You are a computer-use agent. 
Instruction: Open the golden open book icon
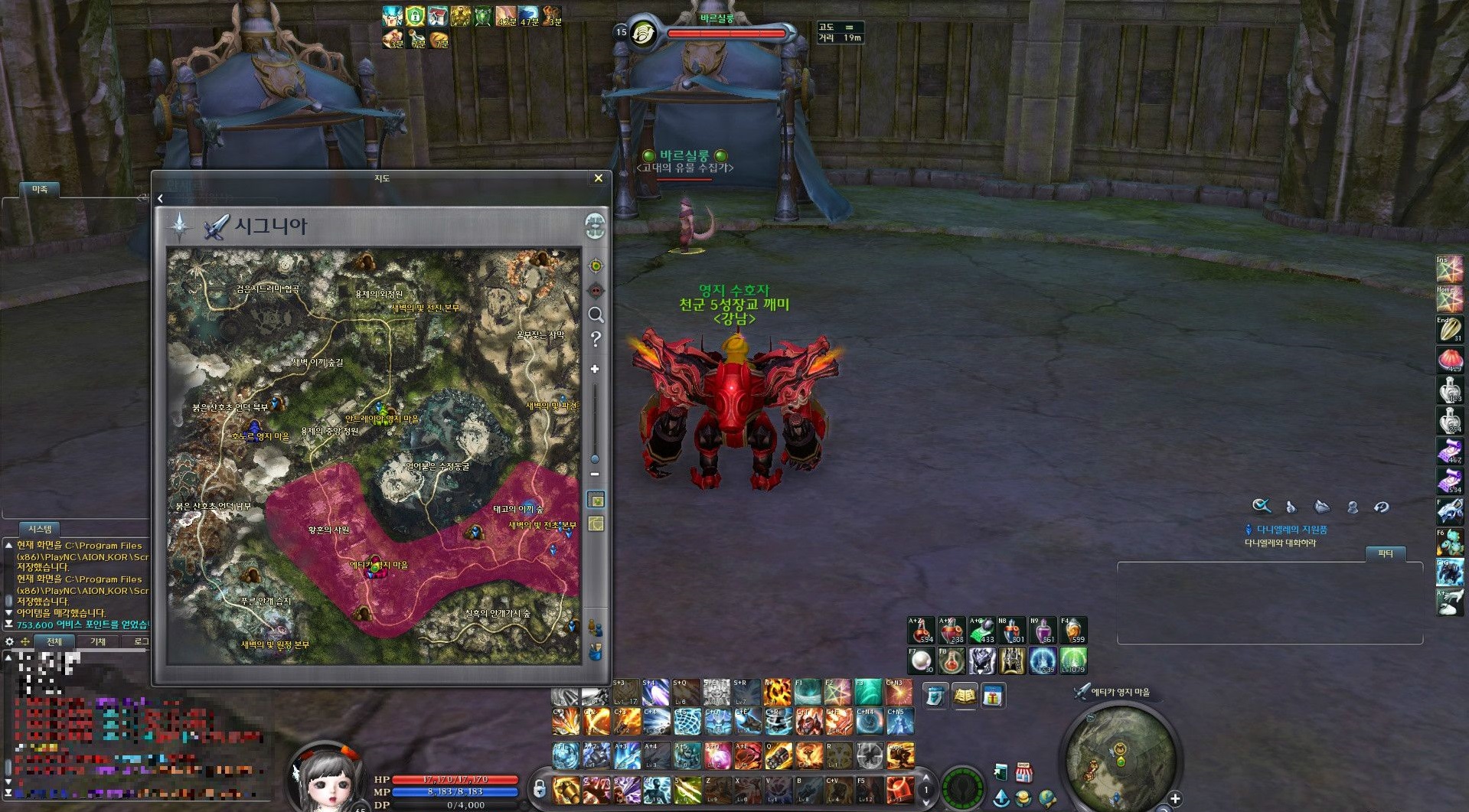964,696
